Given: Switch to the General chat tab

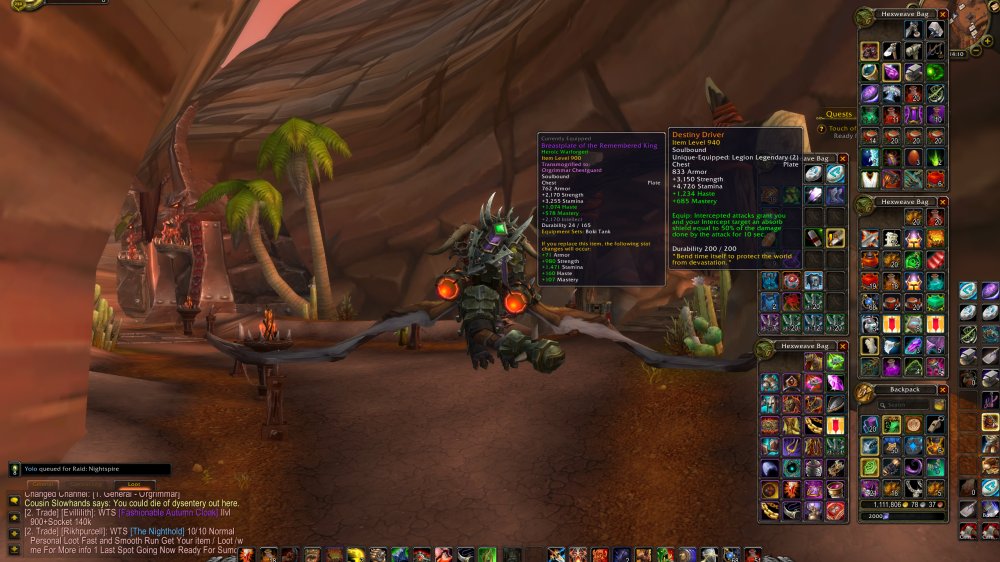Looking at the screenshot, I should (x=42, y=484).
